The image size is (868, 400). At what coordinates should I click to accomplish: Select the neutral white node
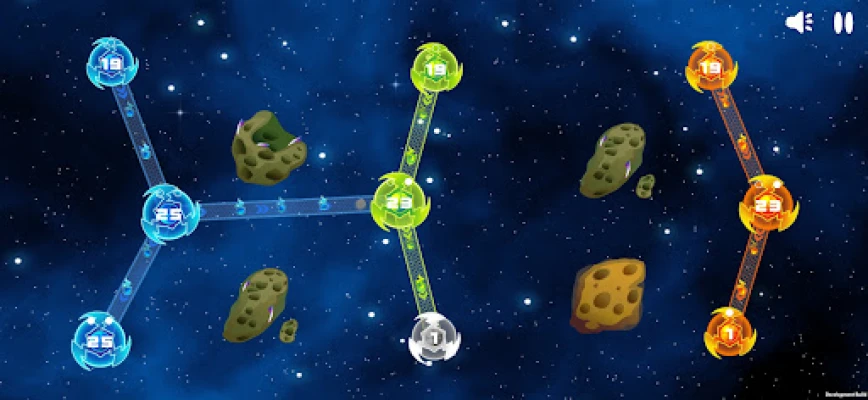(x=435, y=337)
